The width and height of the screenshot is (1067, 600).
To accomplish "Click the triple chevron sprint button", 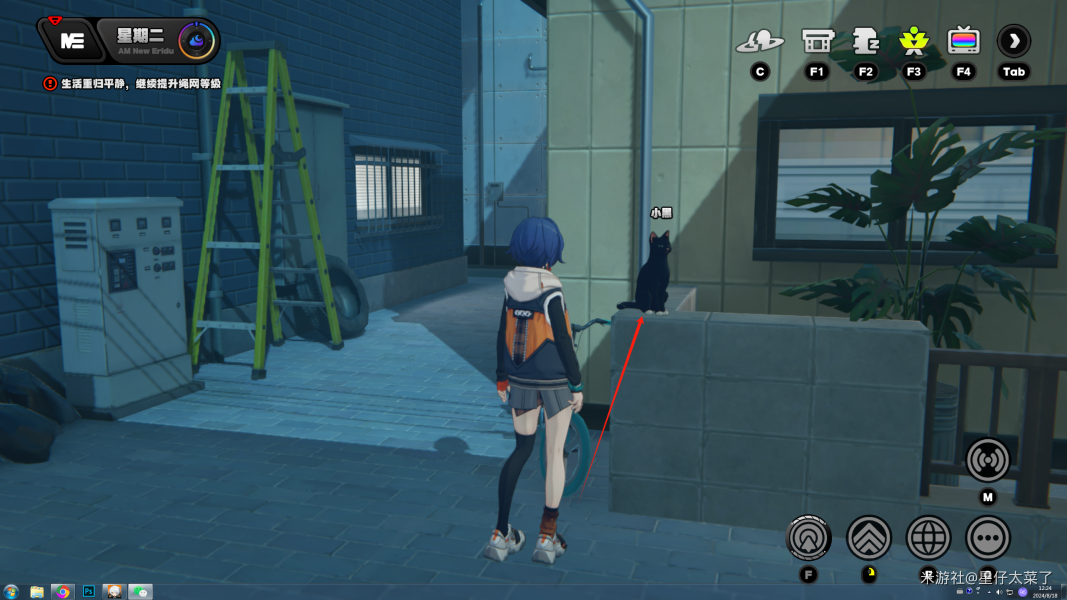I will [869, 538].
